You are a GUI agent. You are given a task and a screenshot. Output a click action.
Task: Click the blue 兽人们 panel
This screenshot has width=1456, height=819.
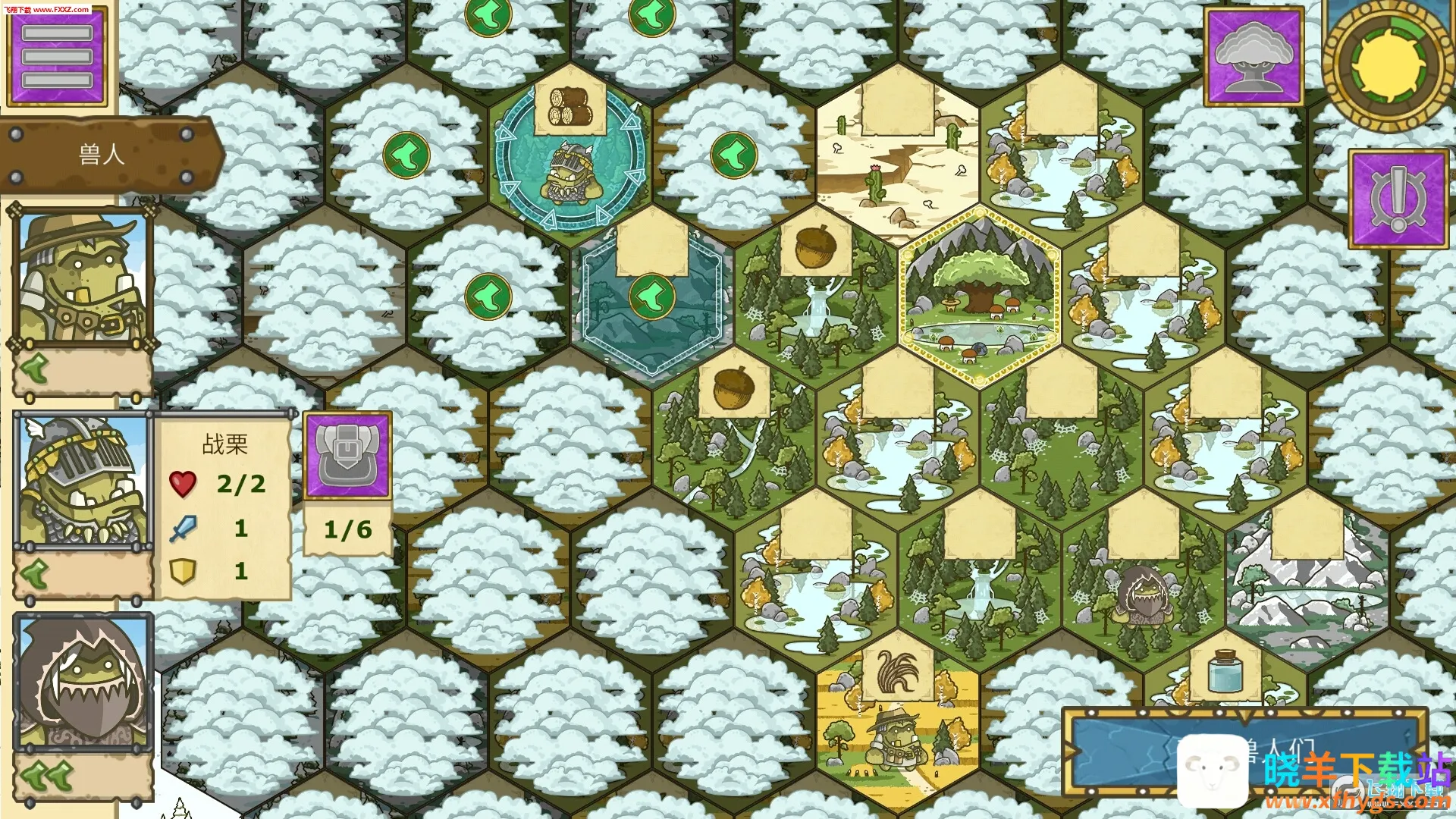click(x=1244, y=751)
